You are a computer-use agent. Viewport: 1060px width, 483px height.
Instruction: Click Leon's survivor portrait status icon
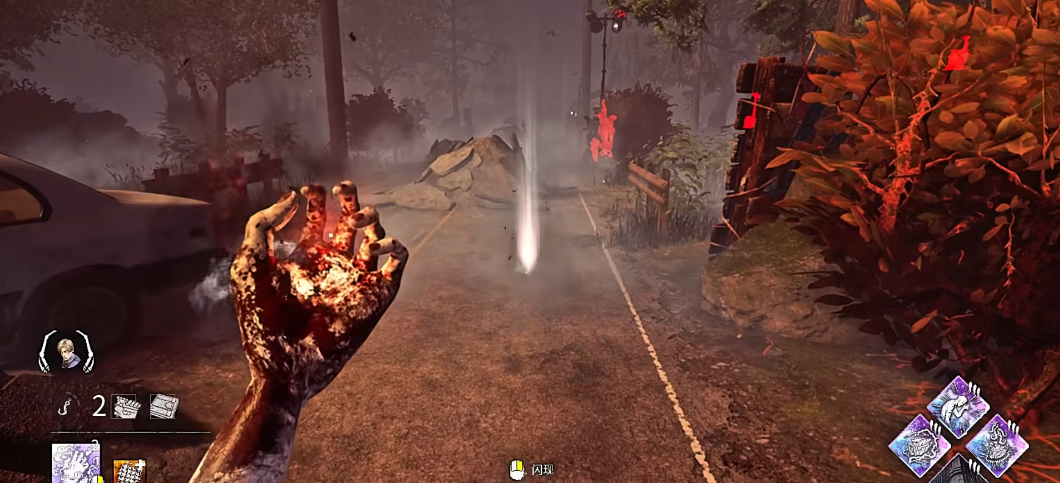66,351
